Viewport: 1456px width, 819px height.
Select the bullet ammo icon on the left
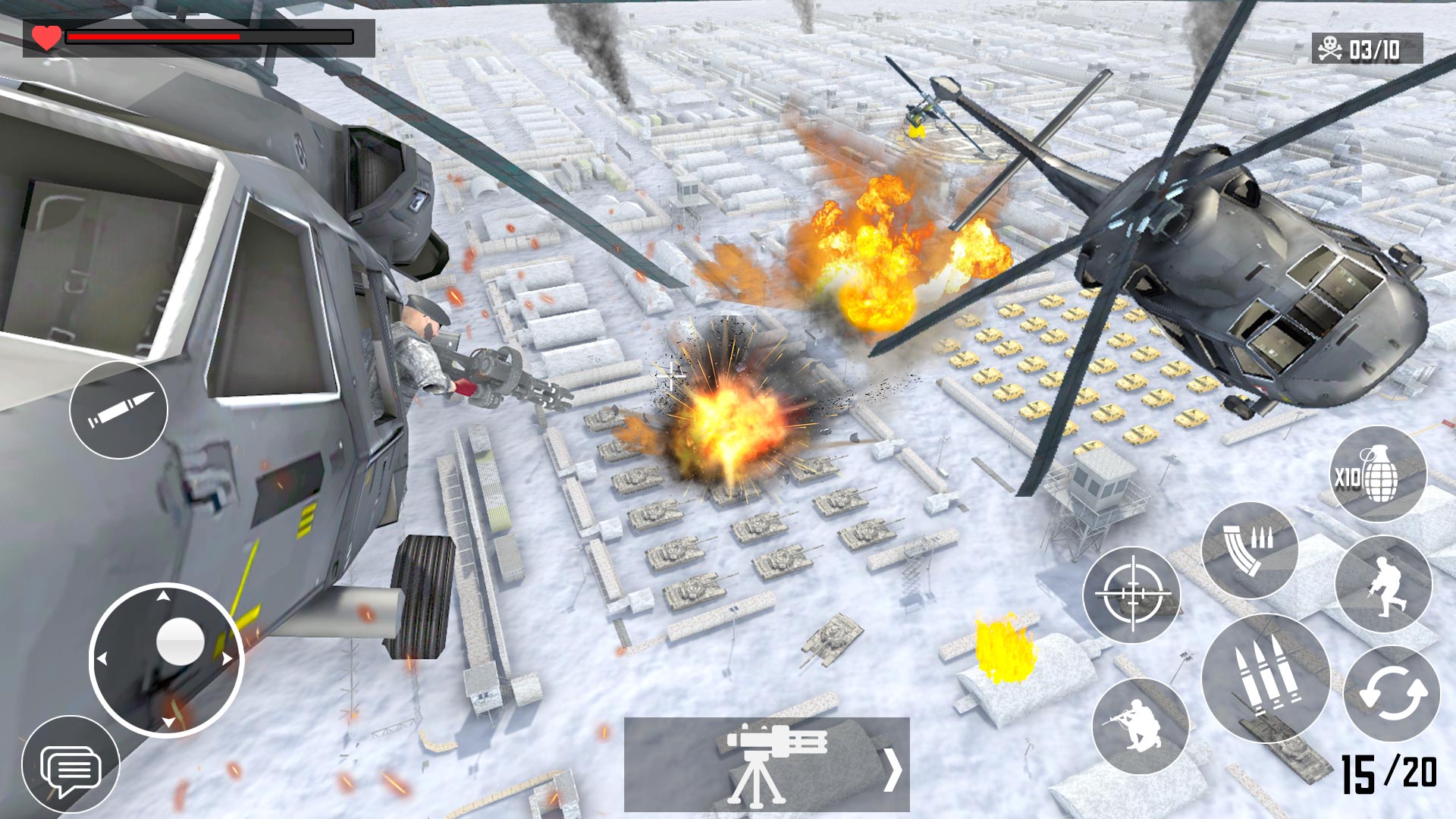[x=119, y=409]
